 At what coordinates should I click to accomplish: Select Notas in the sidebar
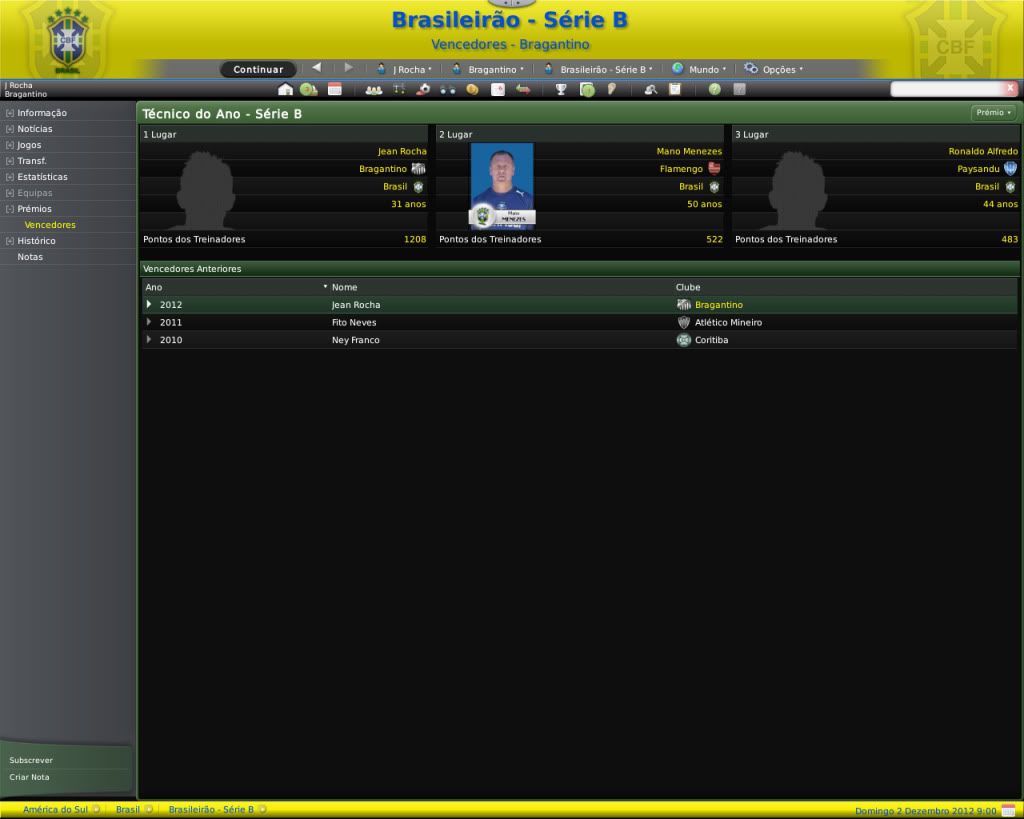(x=30, y=257)
